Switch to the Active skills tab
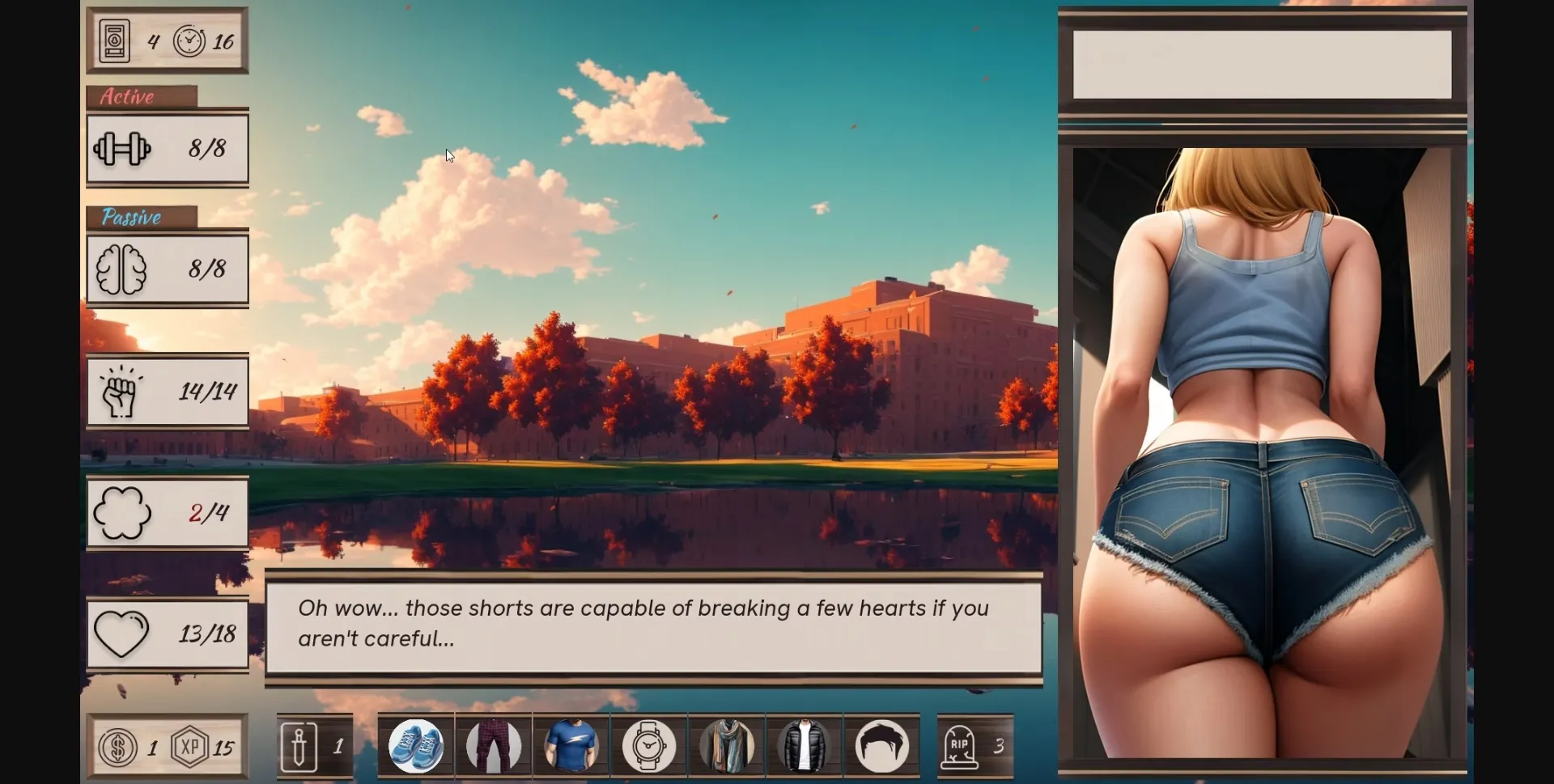 tap(128, 97)
